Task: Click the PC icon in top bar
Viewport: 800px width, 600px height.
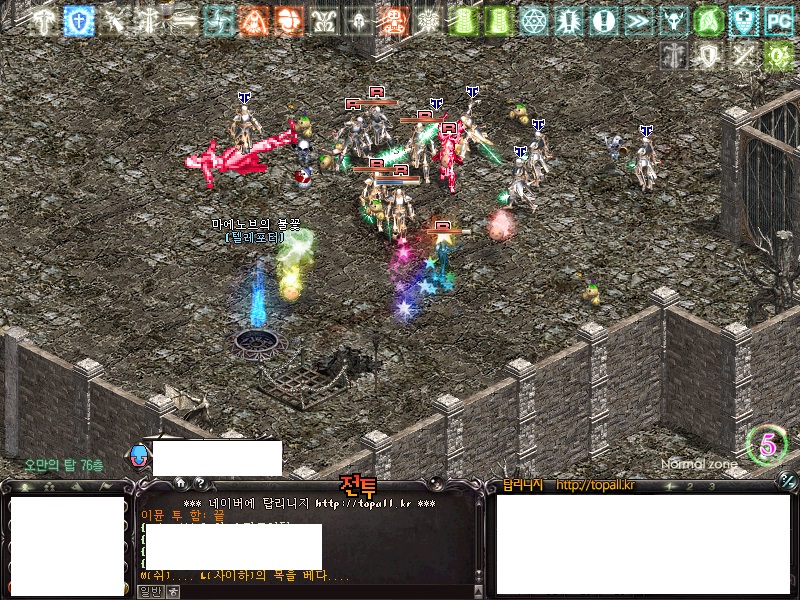Action: [777, 20]
